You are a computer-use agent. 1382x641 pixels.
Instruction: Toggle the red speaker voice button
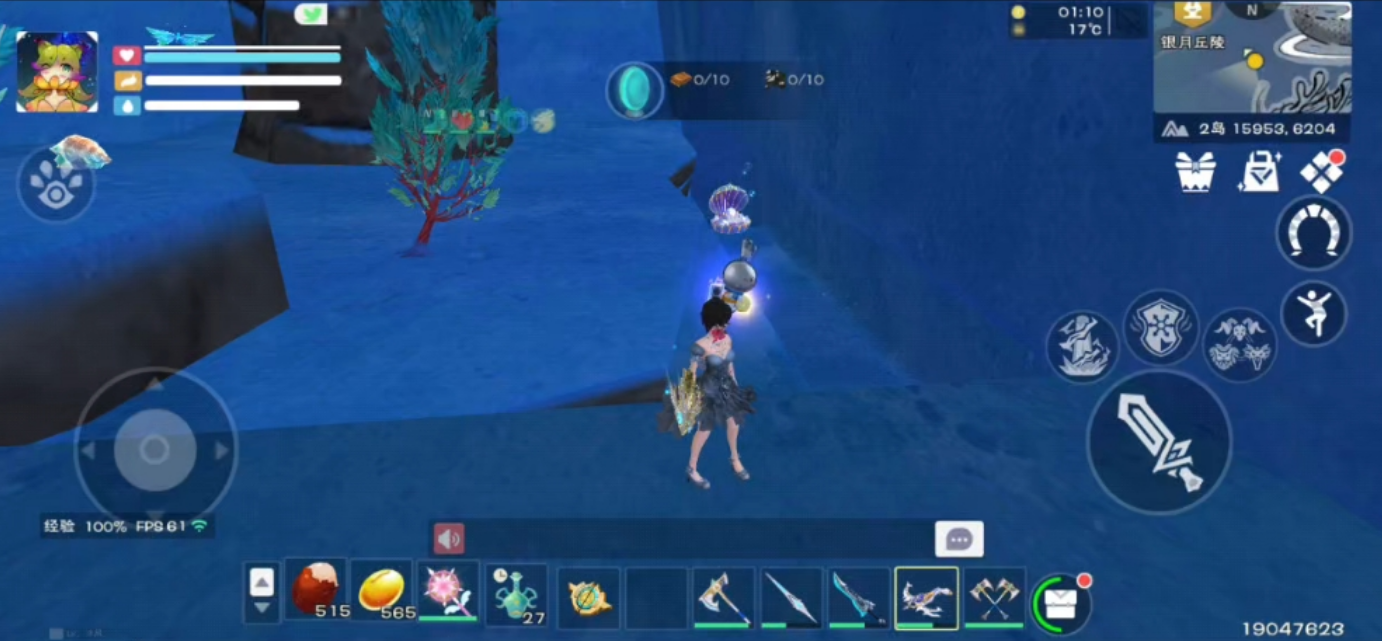coord(448,539)
